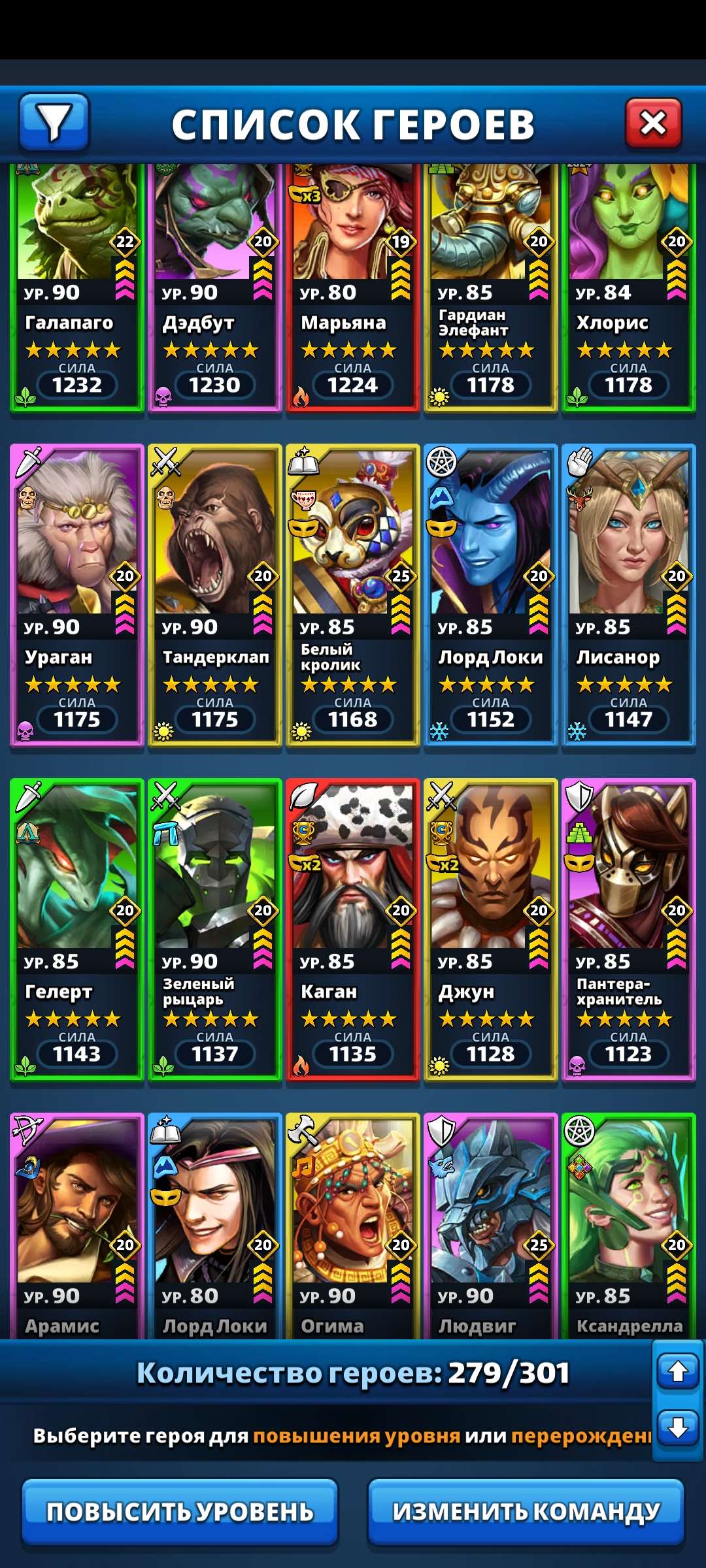Tap the Повысить уровень button
706x1568 pixels.
pos(180,1511)
